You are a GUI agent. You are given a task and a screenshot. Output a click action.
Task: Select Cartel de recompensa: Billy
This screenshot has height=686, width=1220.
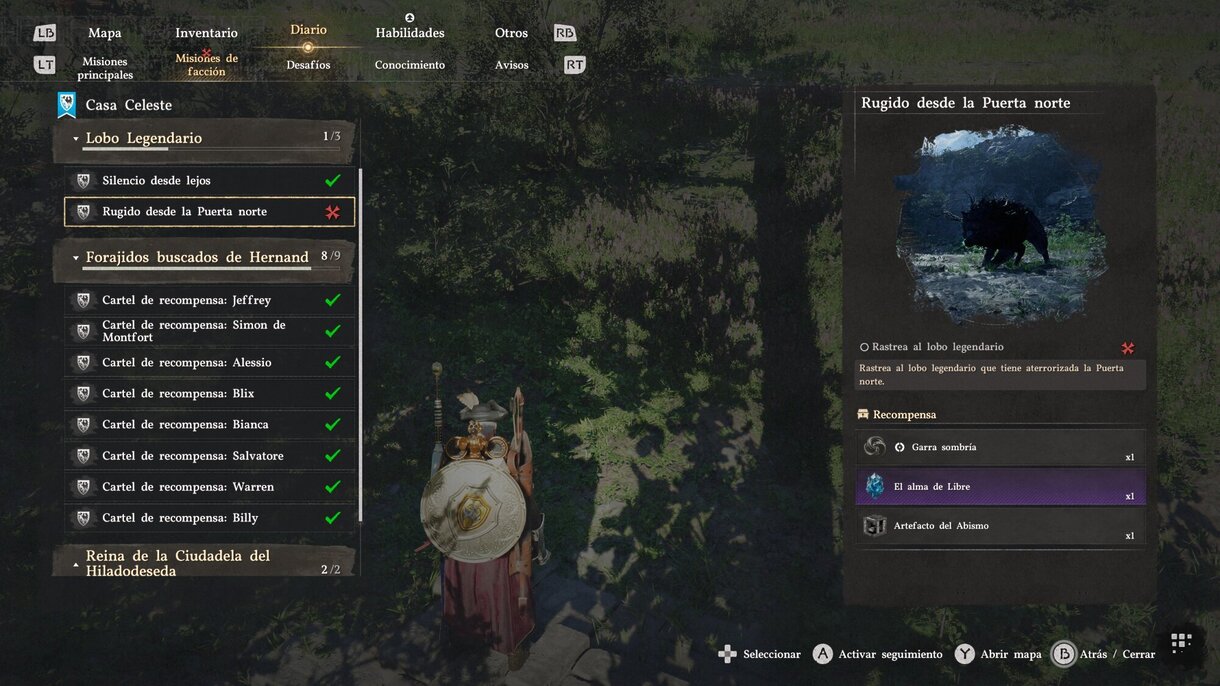click(x=208, y=518)
